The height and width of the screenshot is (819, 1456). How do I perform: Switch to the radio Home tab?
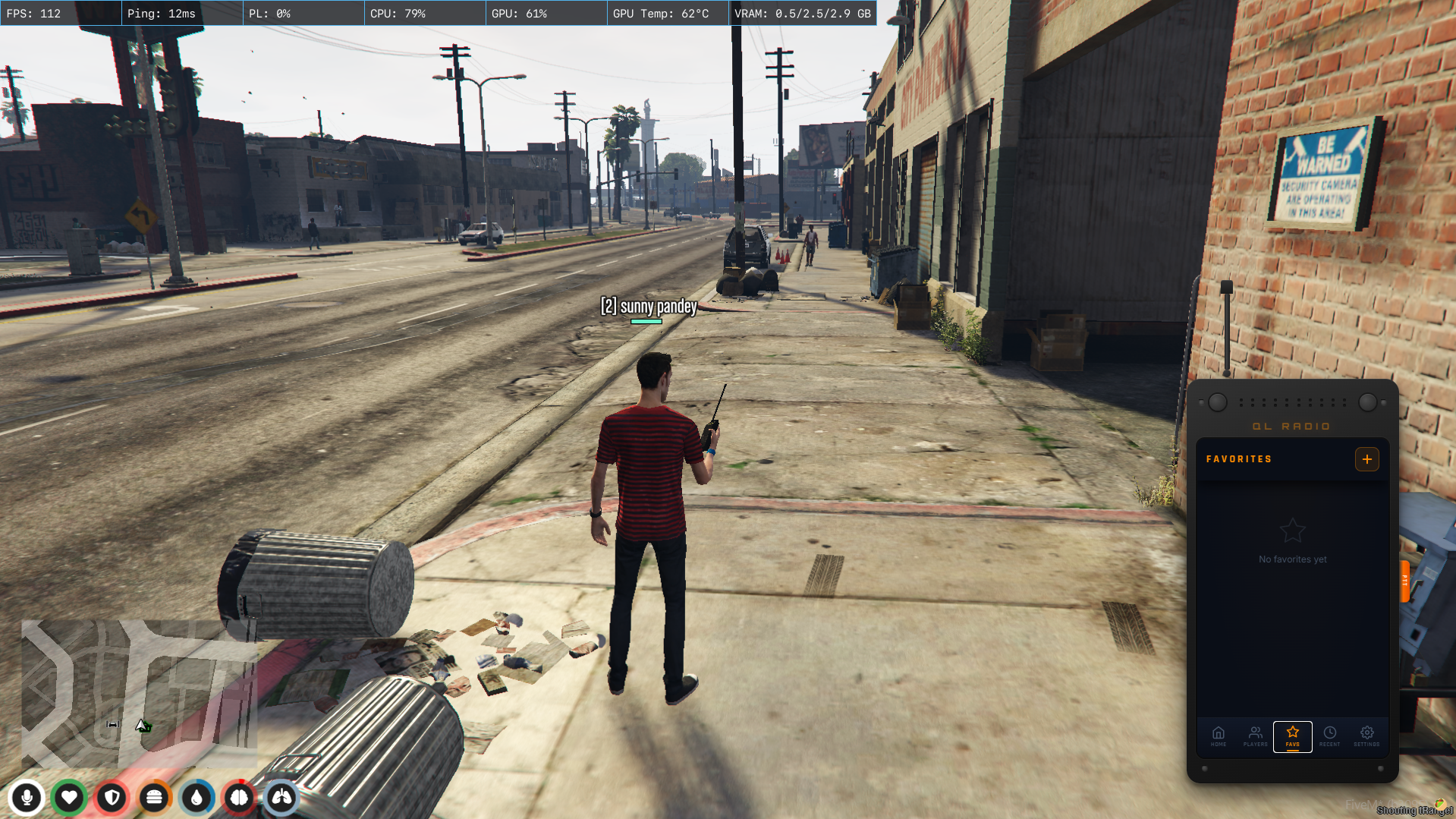1219,736
